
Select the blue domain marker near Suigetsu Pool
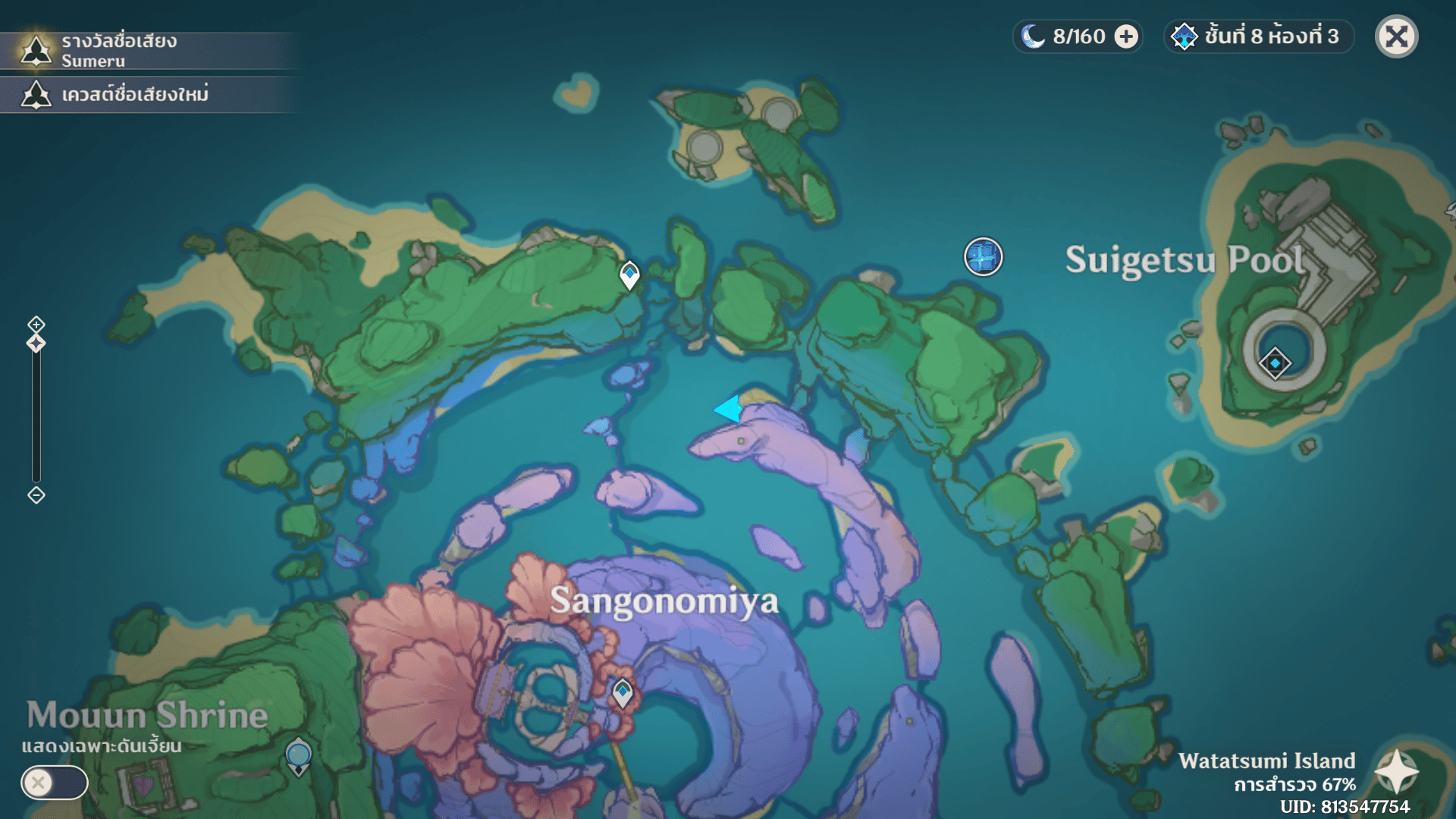[983, 256]
